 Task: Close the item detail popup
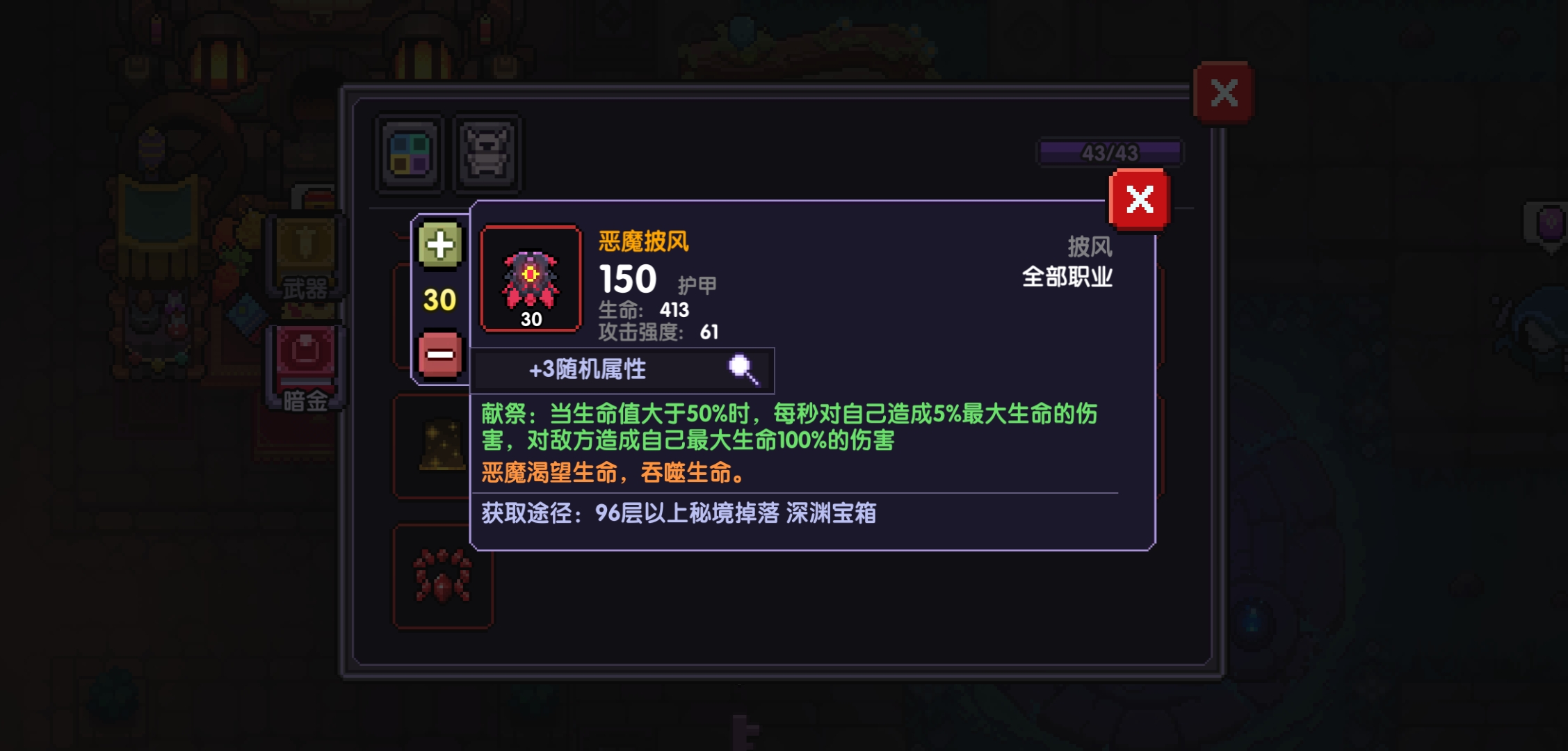point(1140,200)
